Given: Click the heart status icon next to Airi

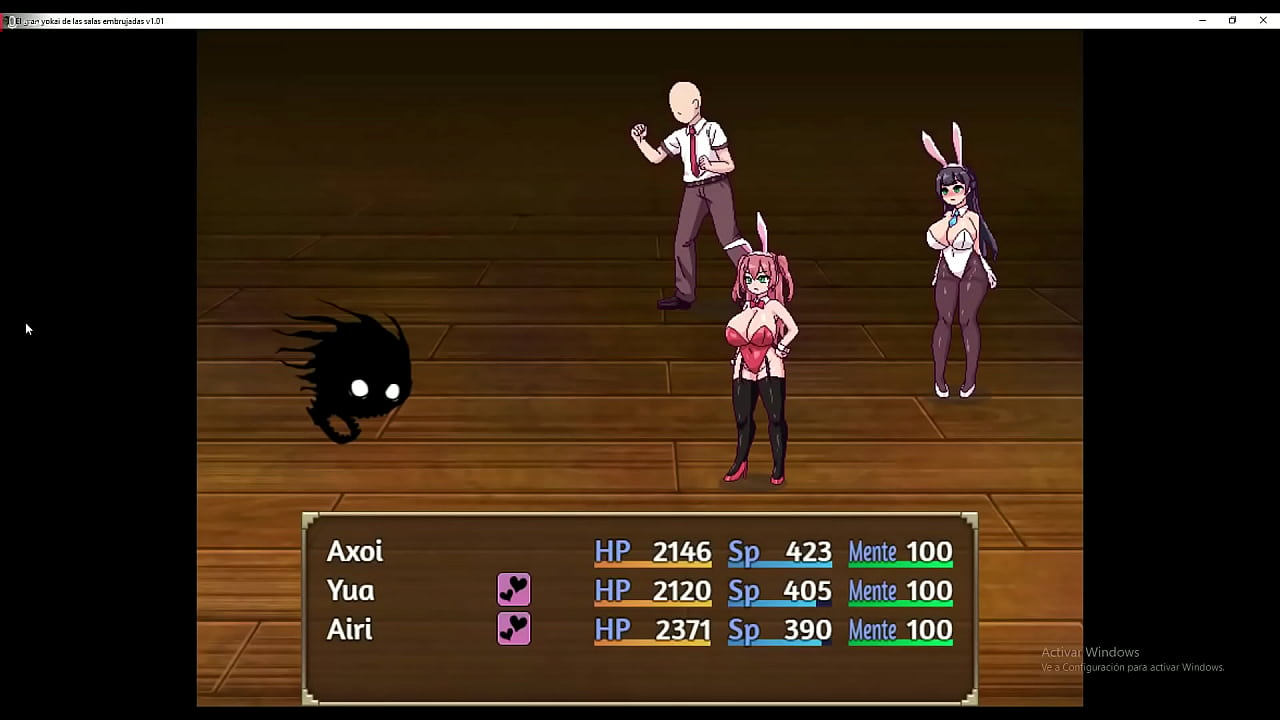Looking at the screenshot, I should (513, 629).
